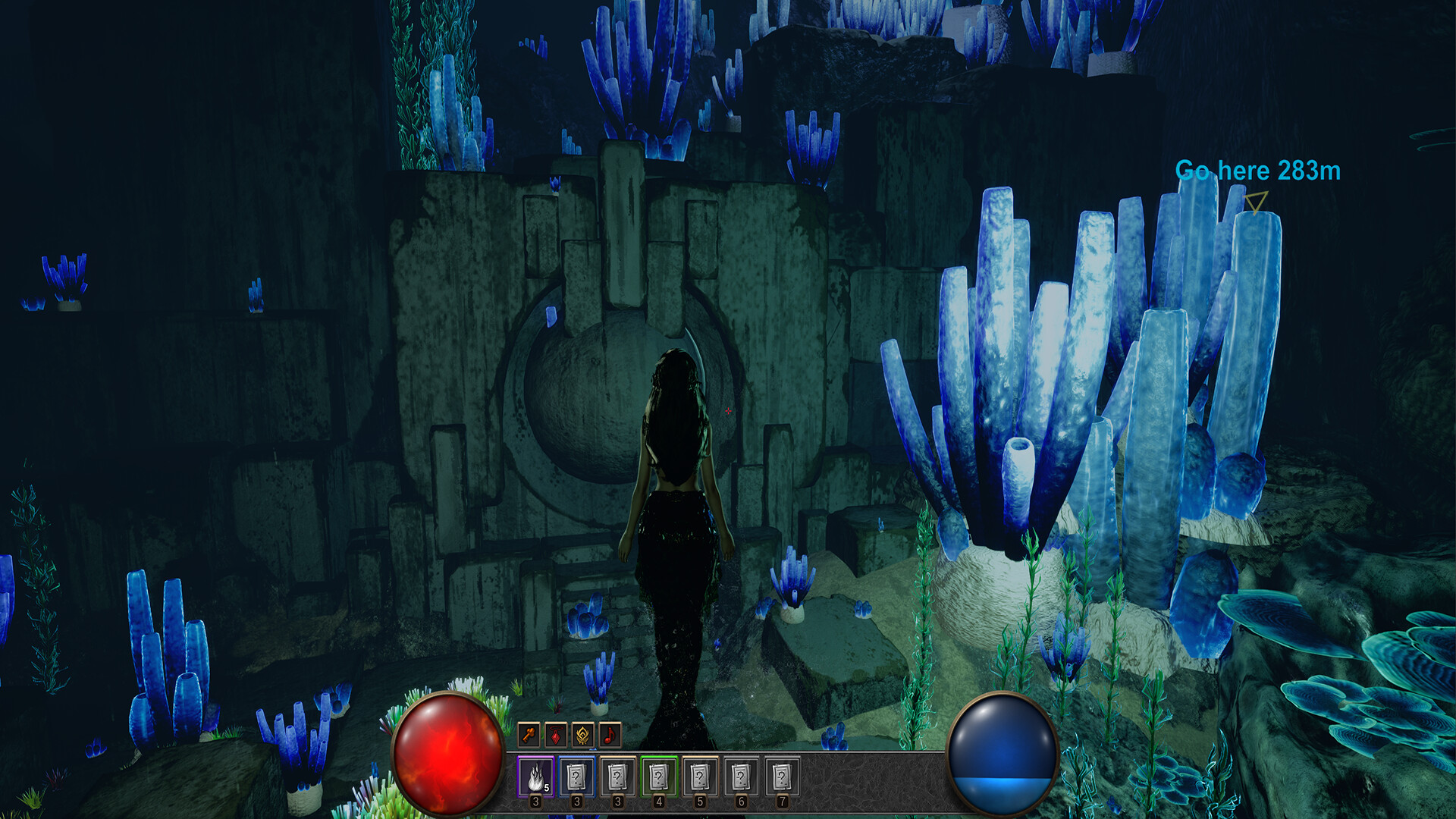Activate the skill slot bound to key 7
This screenshot has width=1456, height=819.
pyautogui.click(x=782, y=776)
